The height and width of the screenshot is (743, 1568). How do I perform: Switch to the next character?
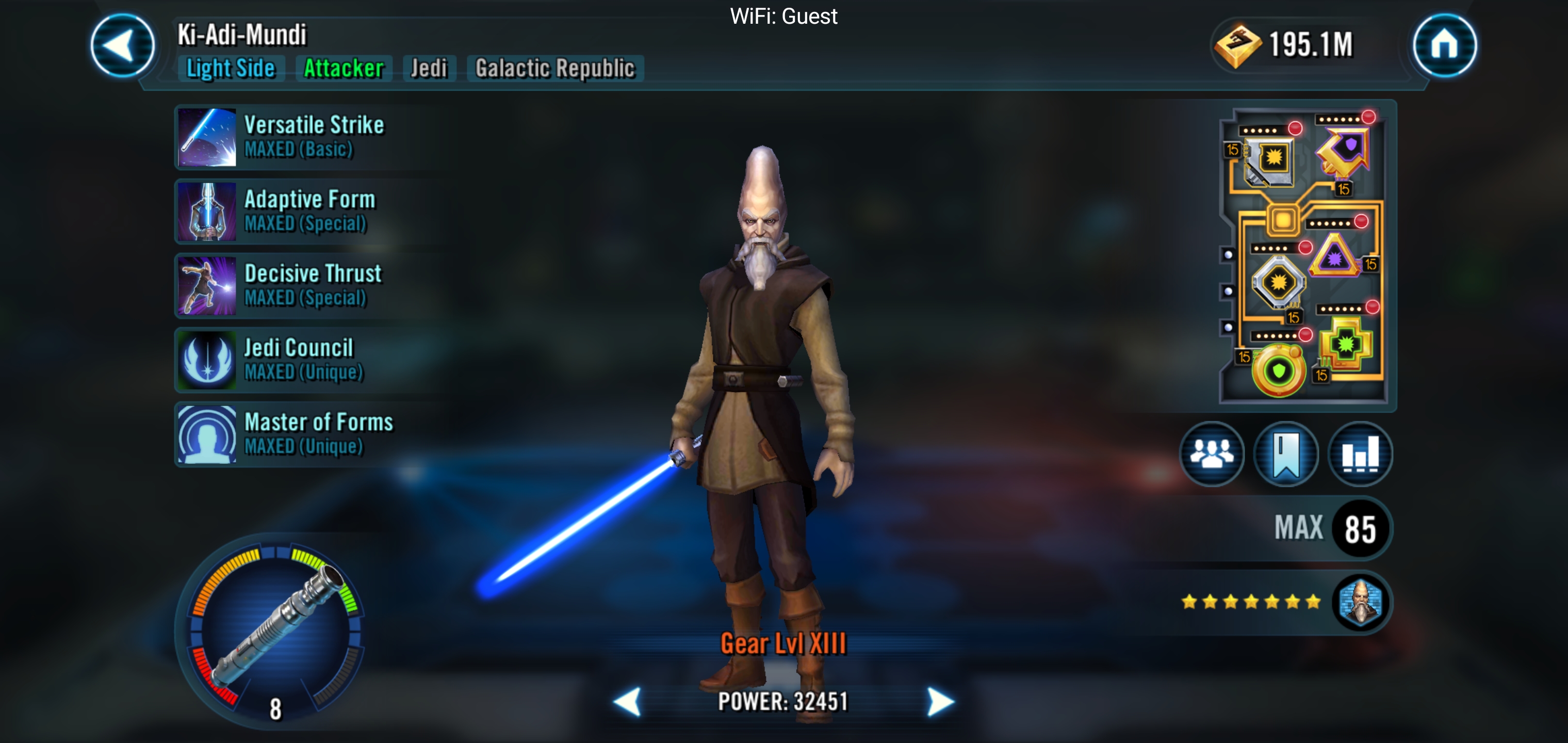pyautogui.click(x=940, y=702)
